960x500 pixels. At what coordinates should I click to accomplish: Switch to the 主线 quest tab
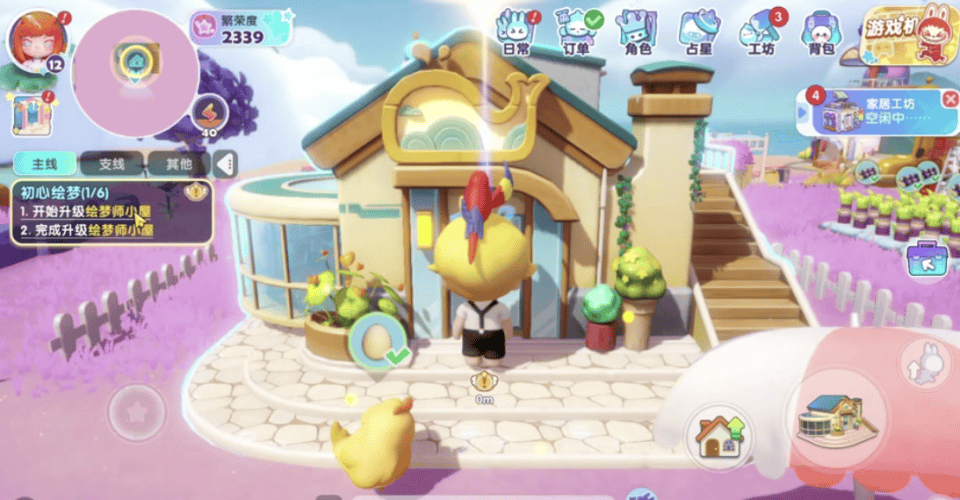[x=46, y=164]
